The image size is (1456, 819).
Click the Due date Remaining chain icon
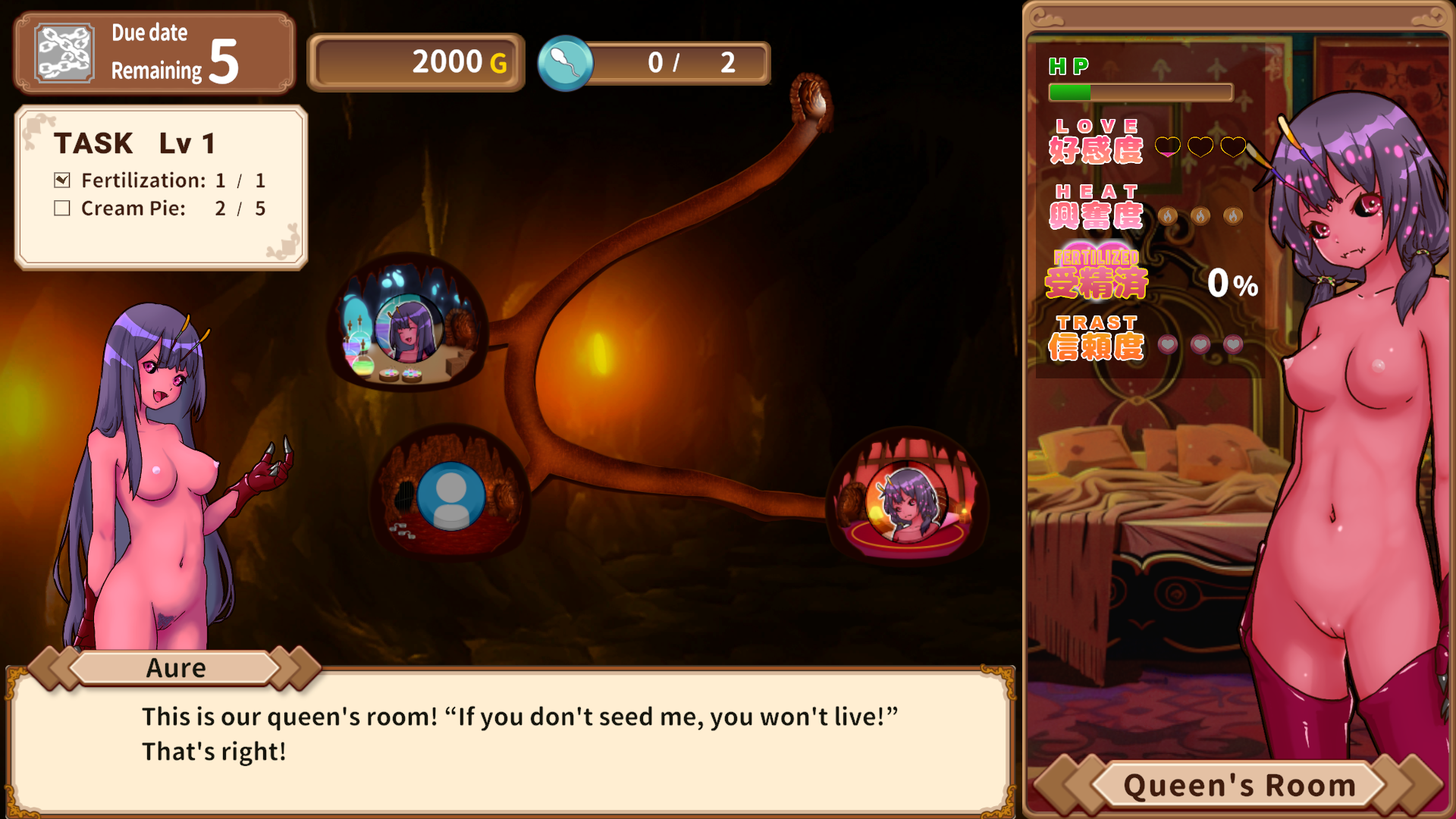tap(65, 53)
